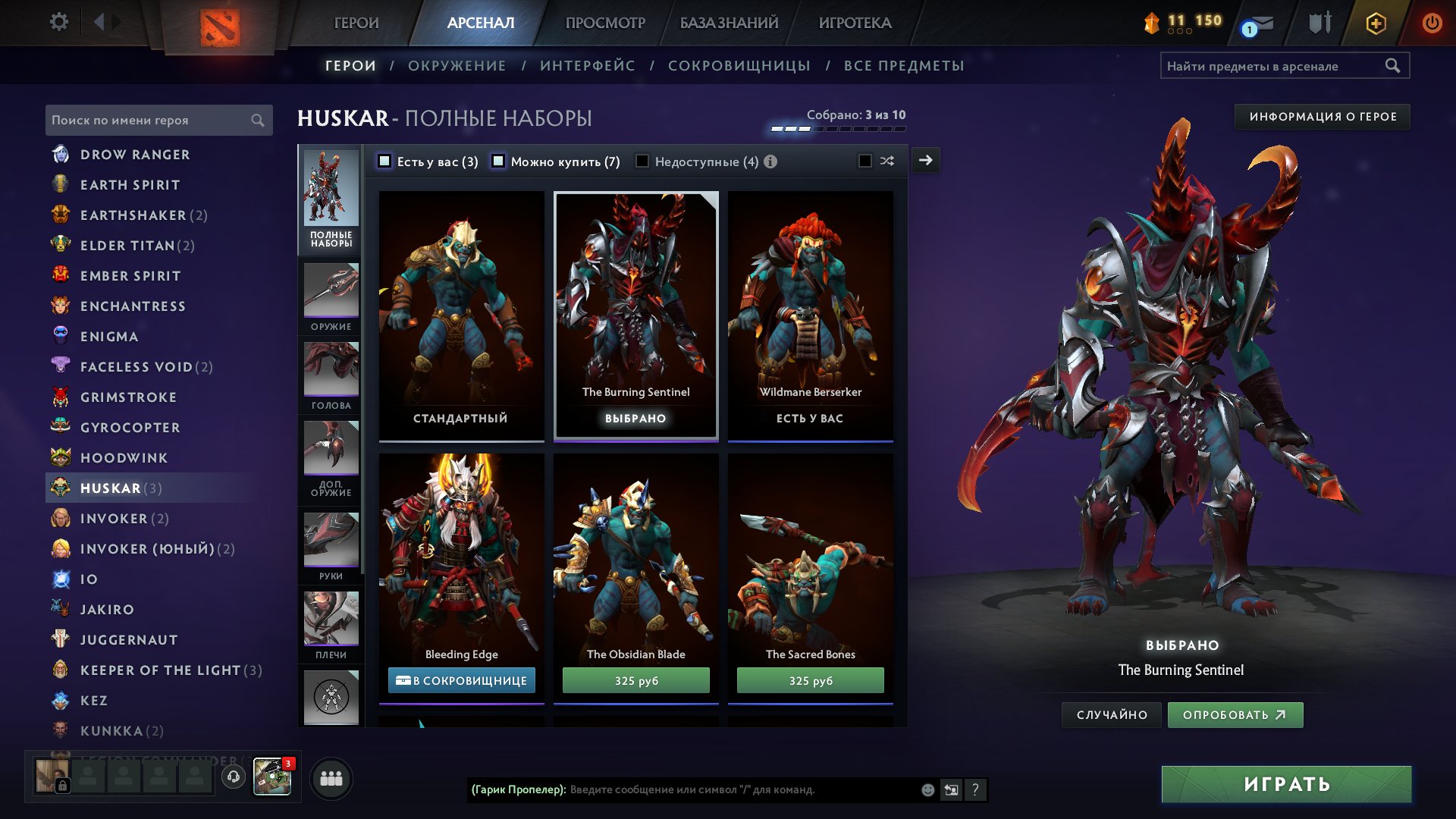Toggle the Можно купить (7) filter

pos(498,161)
